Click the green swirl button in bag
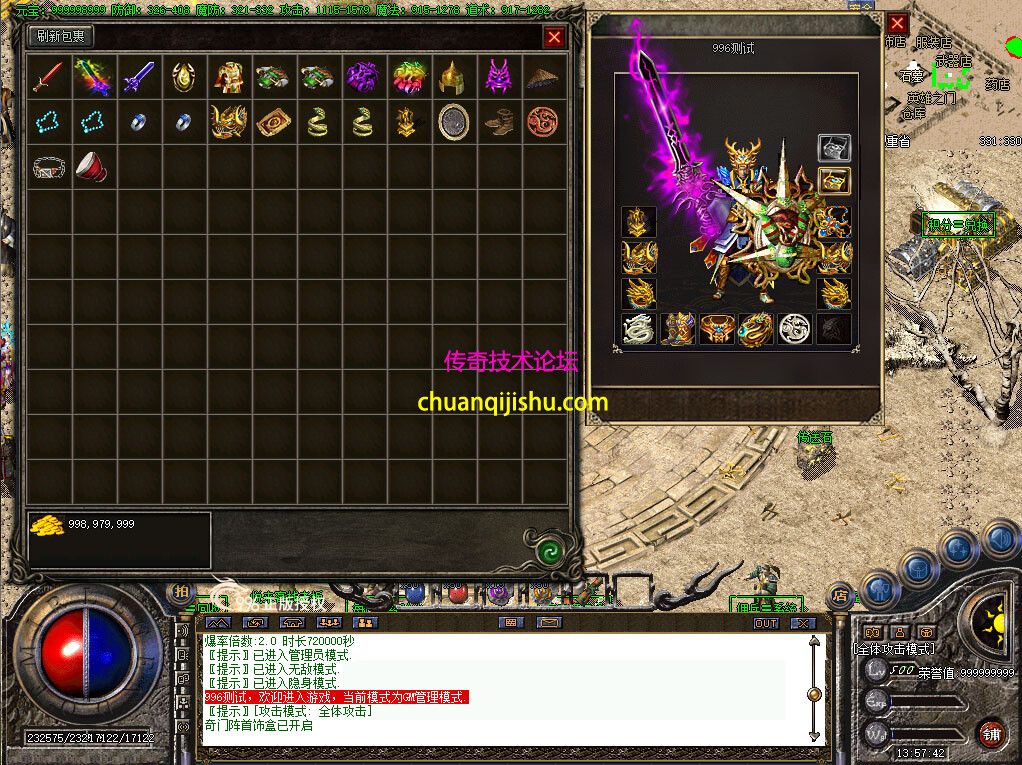This screenshot has width=1022, height=765. (547, 549)
